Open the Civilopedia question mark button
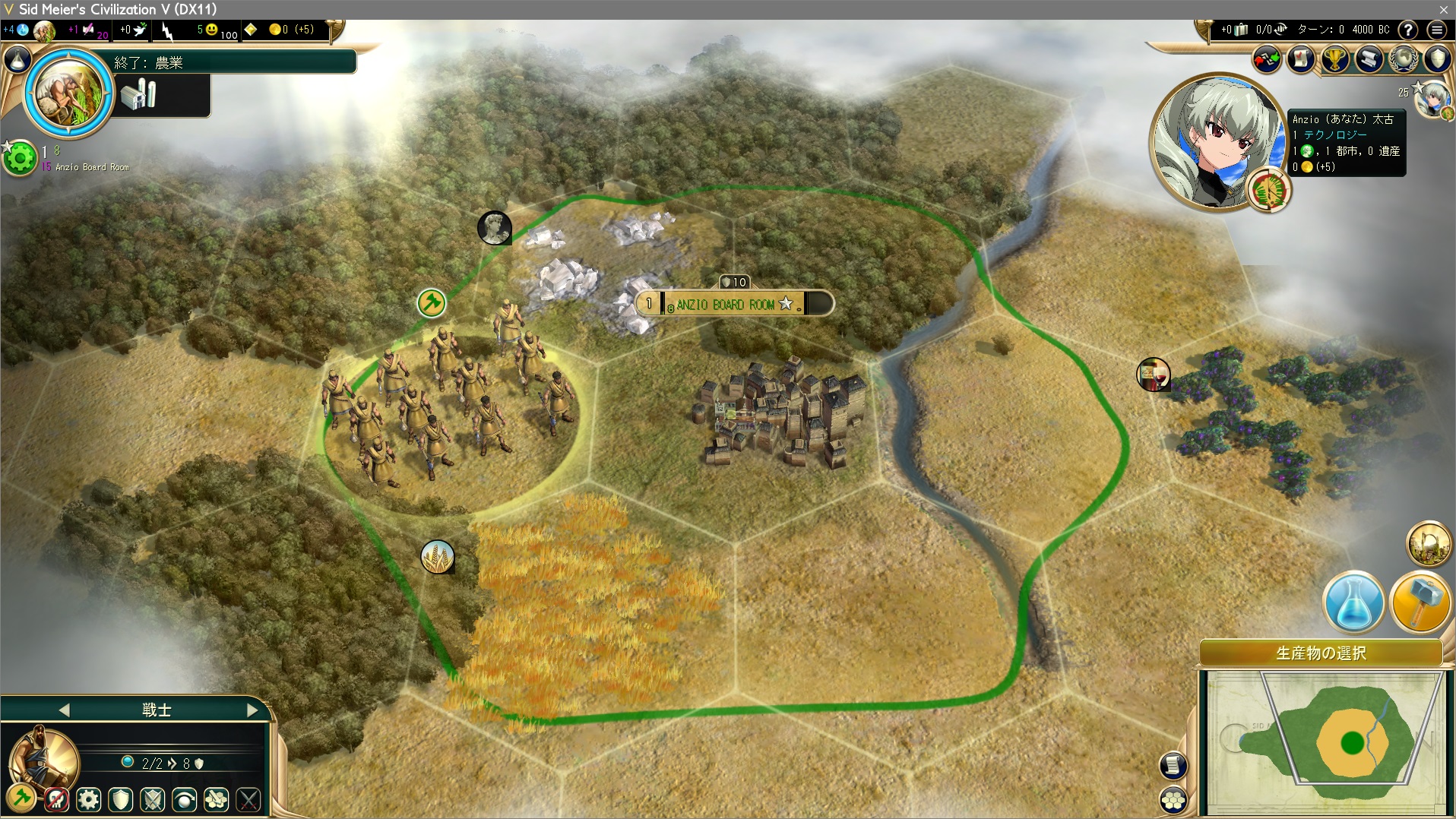The image size is (1456, 819). pos(1408,30)
